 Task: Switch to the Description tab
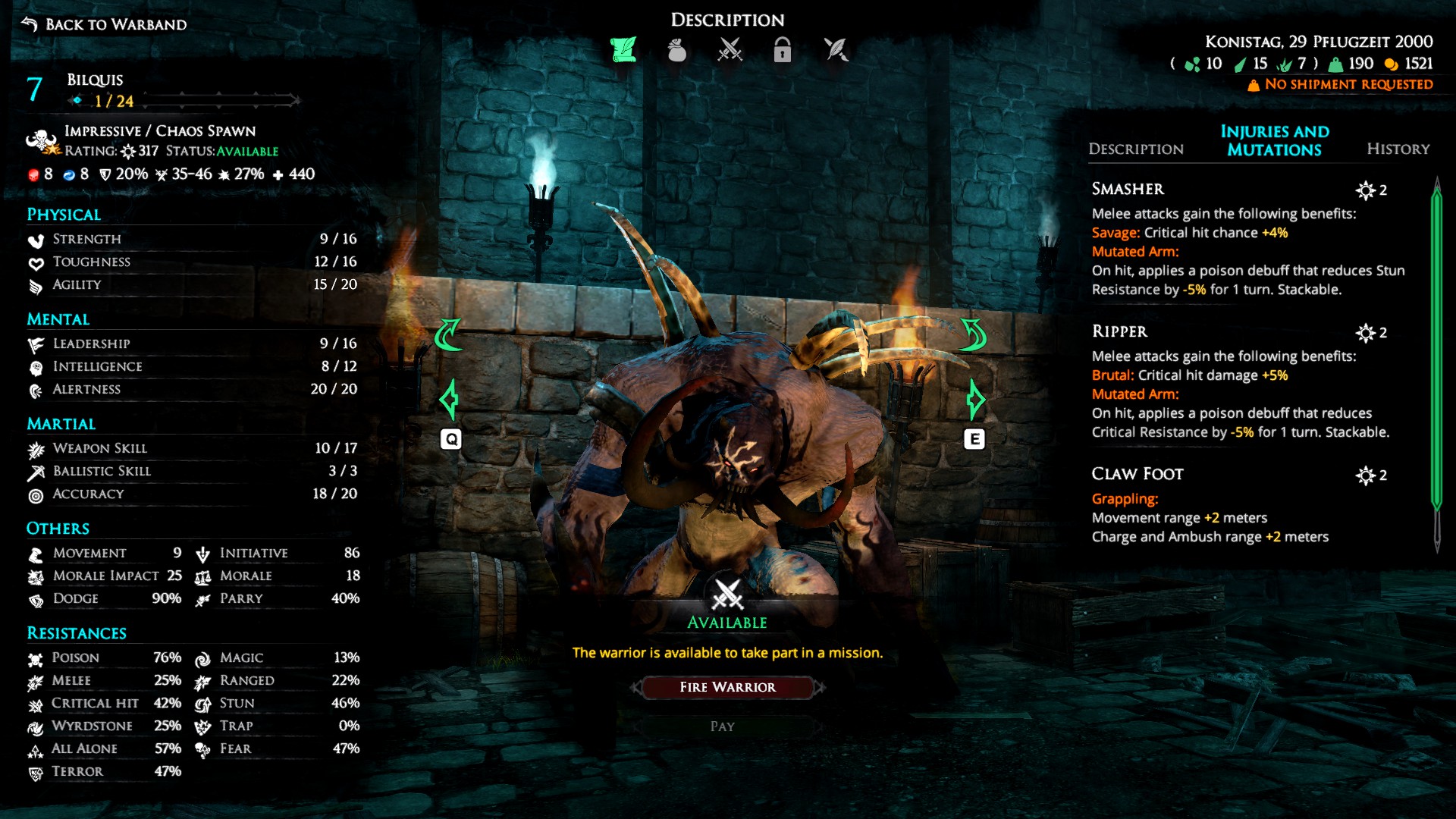[x=1135, y=149]
